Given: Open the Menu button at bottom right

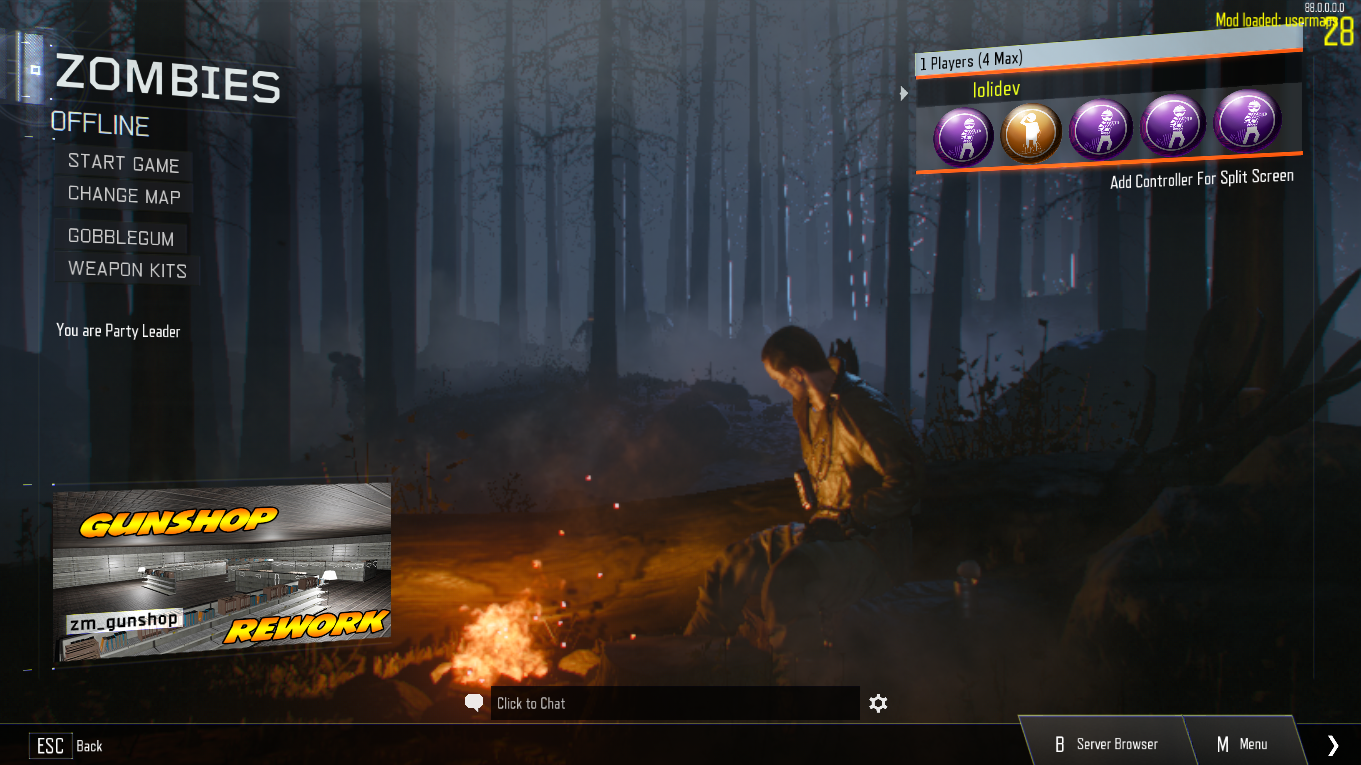Looking at the screenshot, I should (x=1242, y=744).
